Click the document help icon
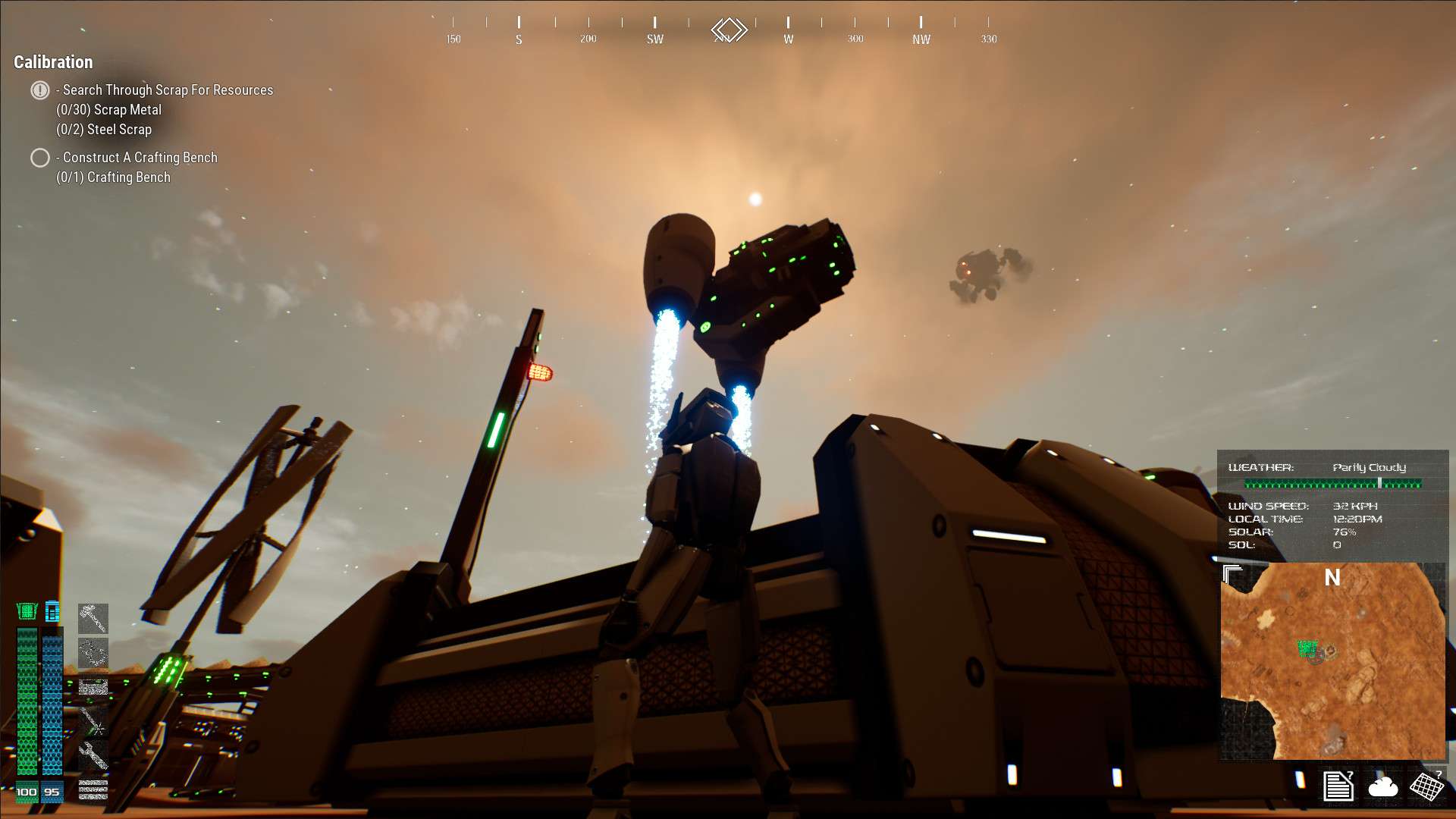 point(1338,786)
